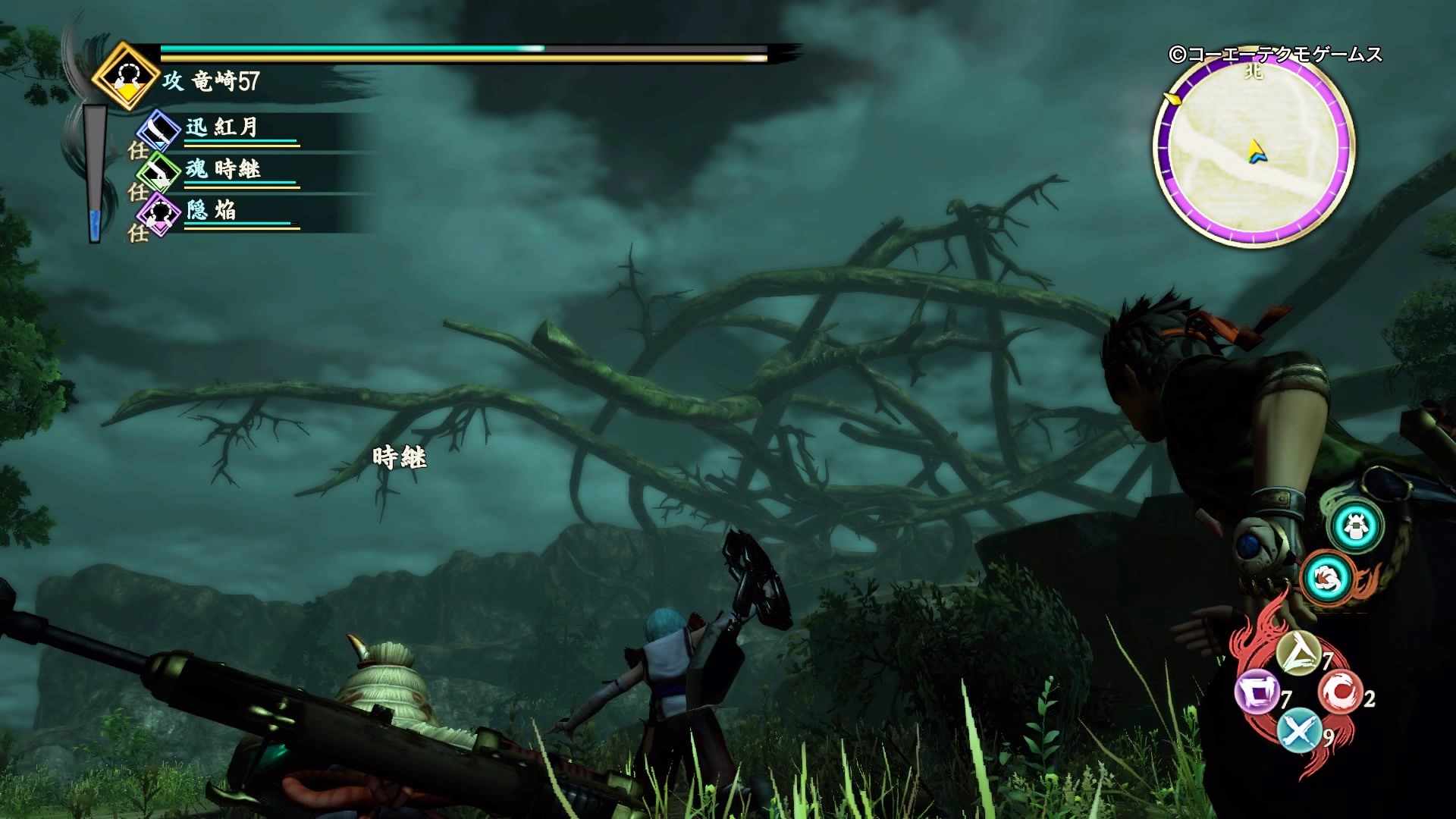The width and height of the screenshot is (1456, 819).
Task: Select the player portrait diamond icon for 竜崎
Action: coord(127,76)
